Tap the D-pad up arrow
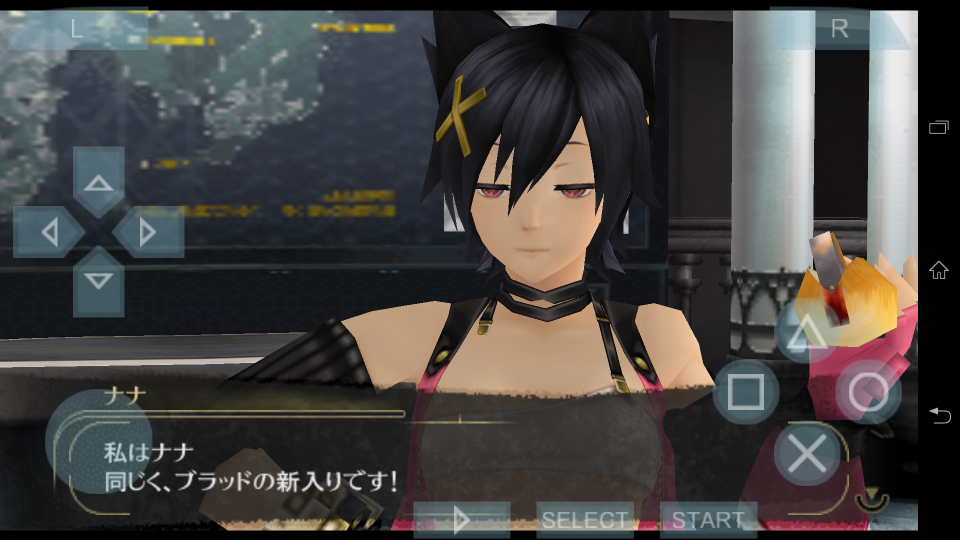 pos(98,183)
